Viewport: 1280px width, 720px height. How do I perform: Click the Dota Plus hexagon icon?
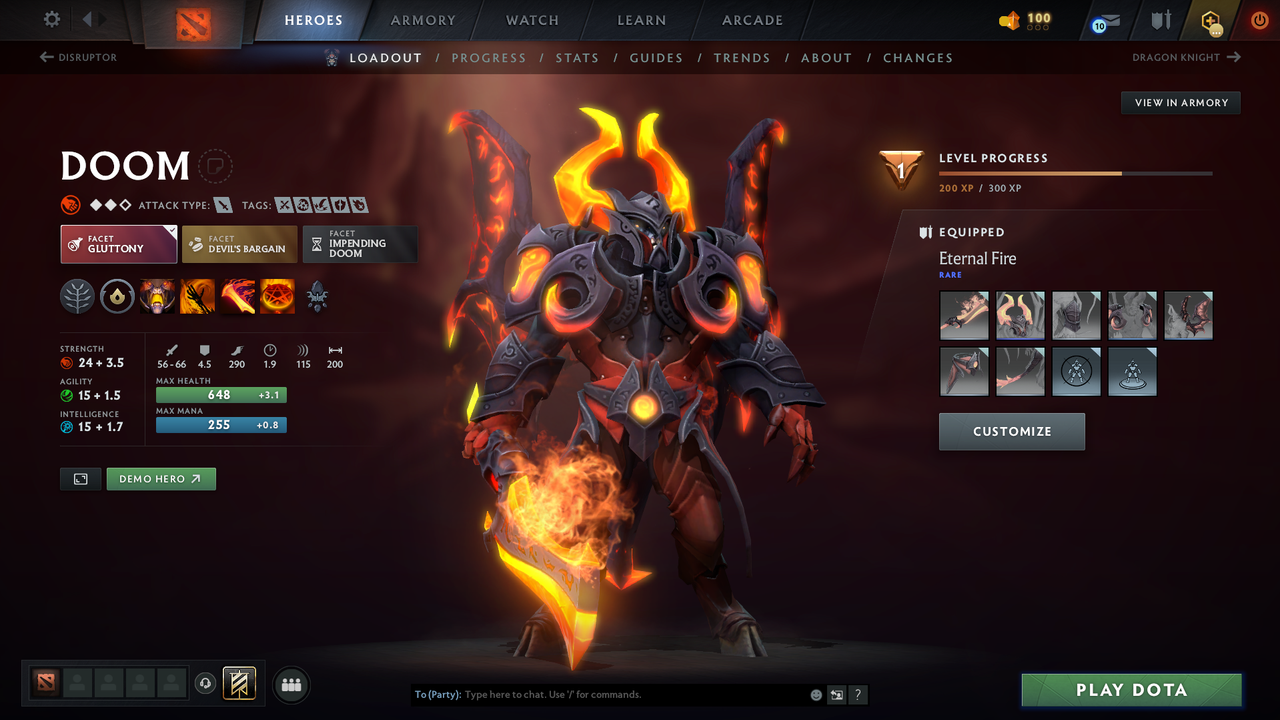(x=1209, y=19)
